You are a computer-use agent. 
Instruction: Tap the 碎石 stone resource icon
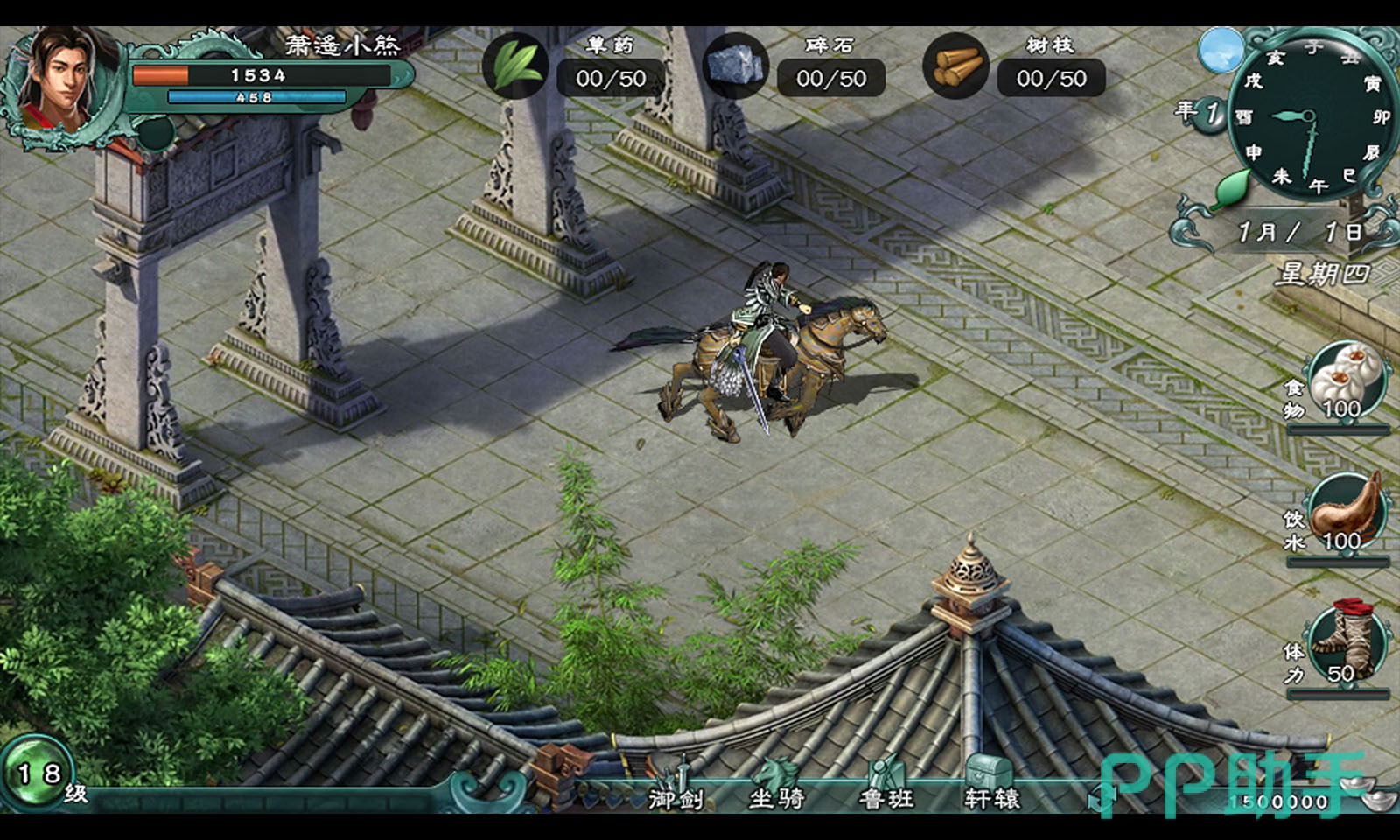tap(736, 66)
